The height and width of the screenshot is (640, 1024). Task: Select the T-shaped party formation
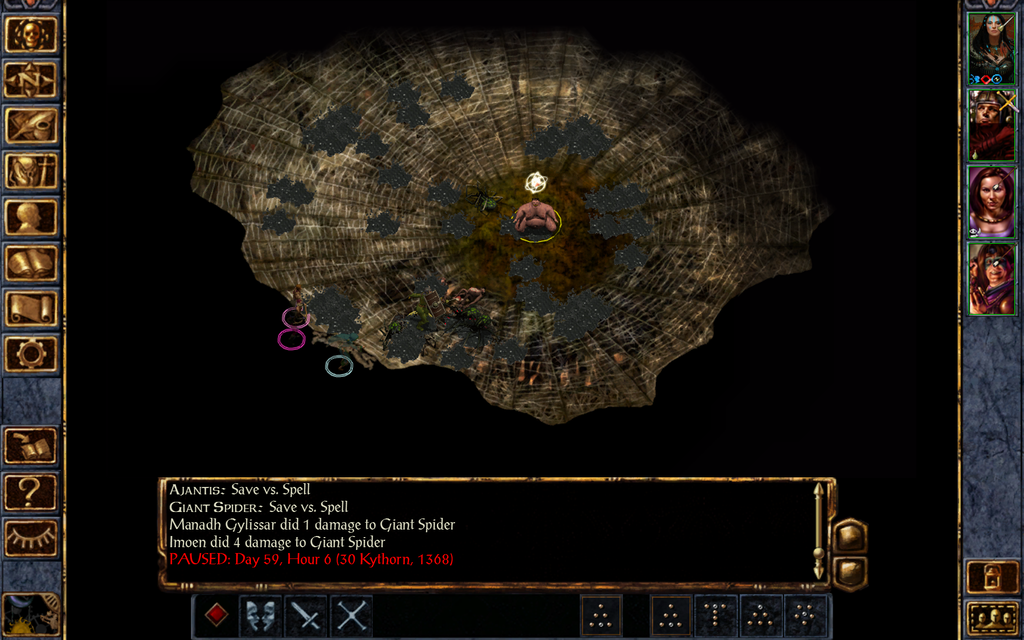716,616
